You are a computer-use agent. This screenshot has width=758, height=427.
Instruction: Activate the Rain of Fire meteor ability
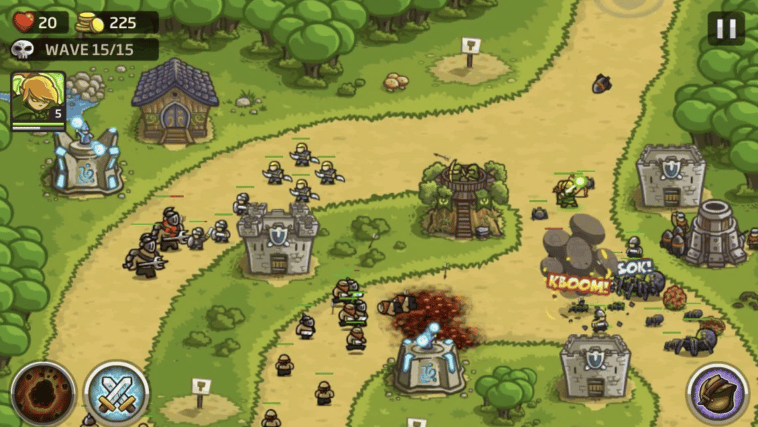[43, 393]
